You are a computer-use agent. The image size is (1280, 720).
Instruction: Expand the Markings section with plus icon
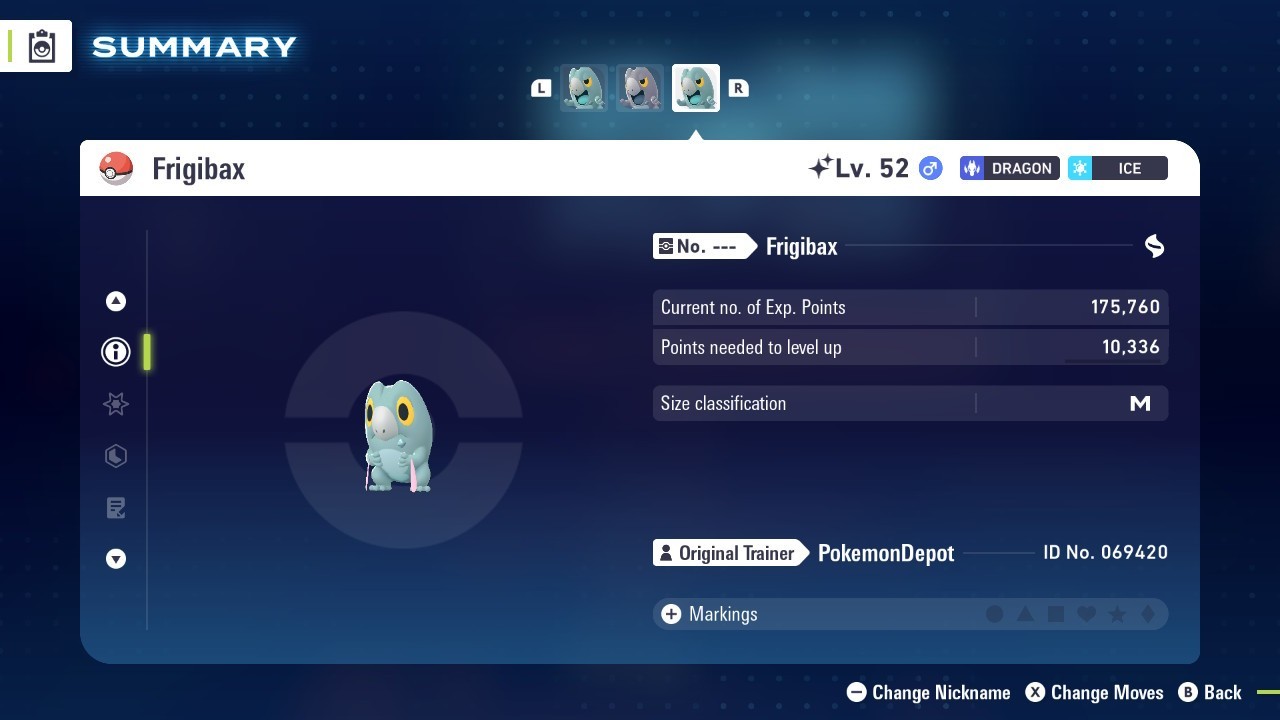[x=670, y=613]
